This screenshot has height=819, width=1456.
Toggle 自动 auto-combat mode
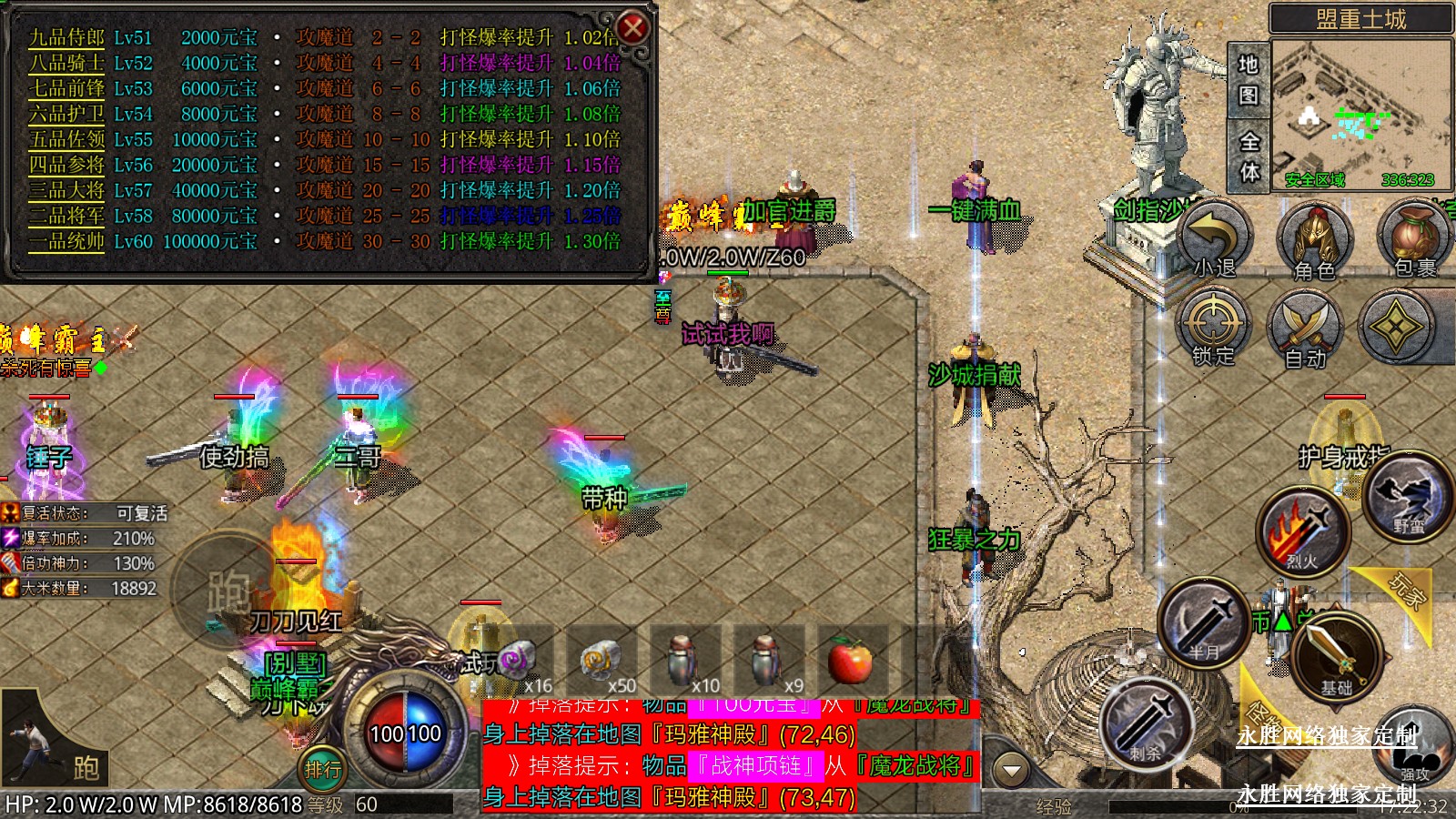click(1306, 328)
